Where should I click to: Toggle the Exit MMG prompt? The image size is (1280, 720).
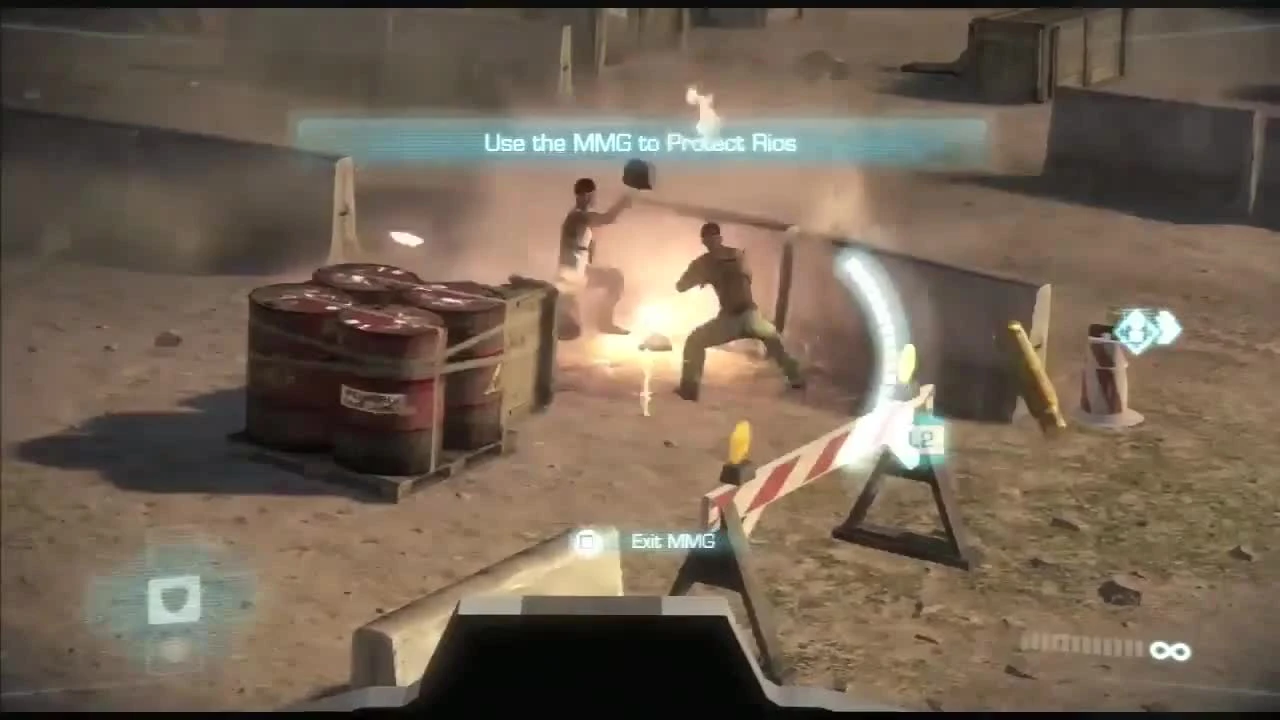pyautogui.click(x=640, y=541)
